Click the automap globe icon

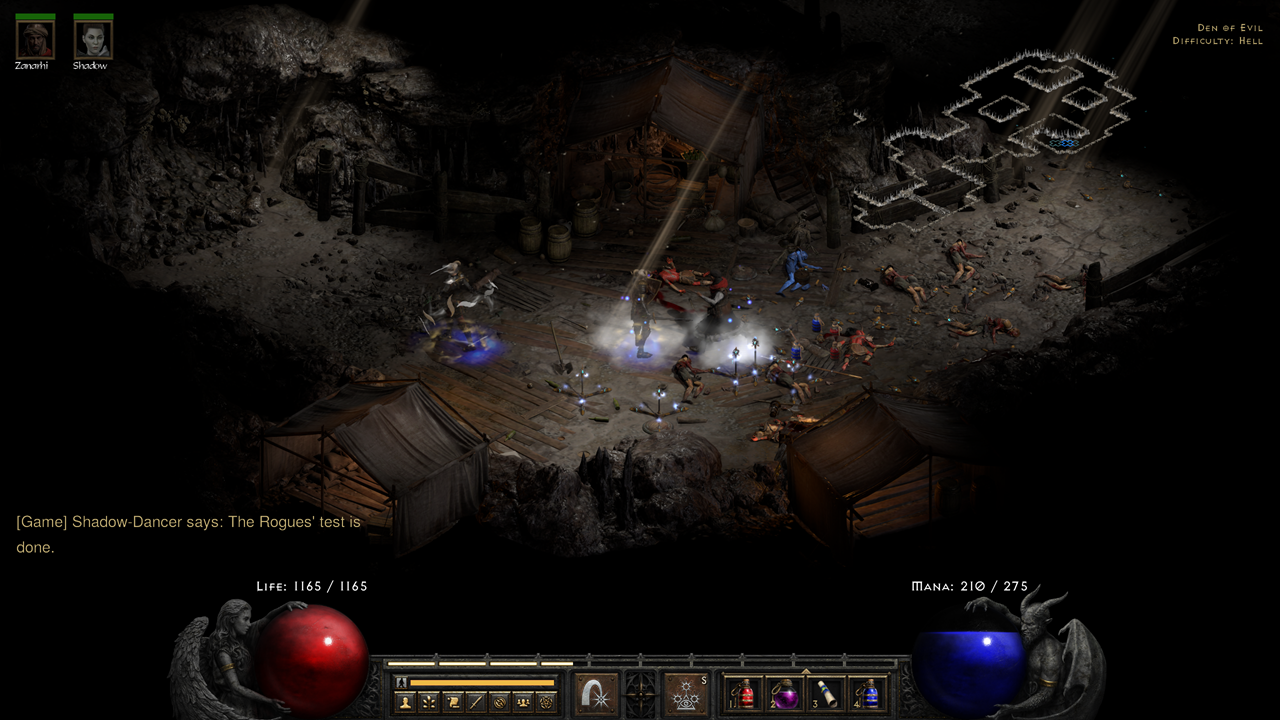click(498, 701)
